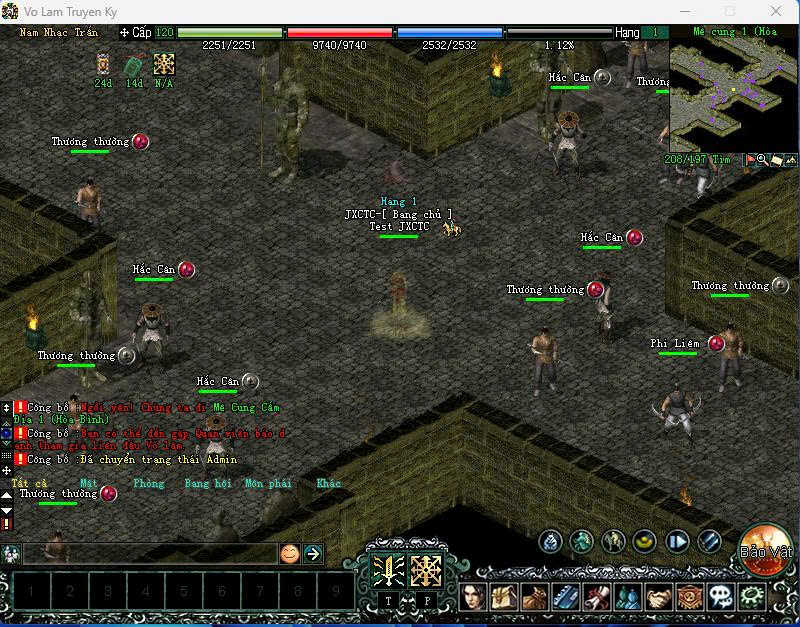Click the chat send arrow button

pyautogui.click(x=313, y=553)
